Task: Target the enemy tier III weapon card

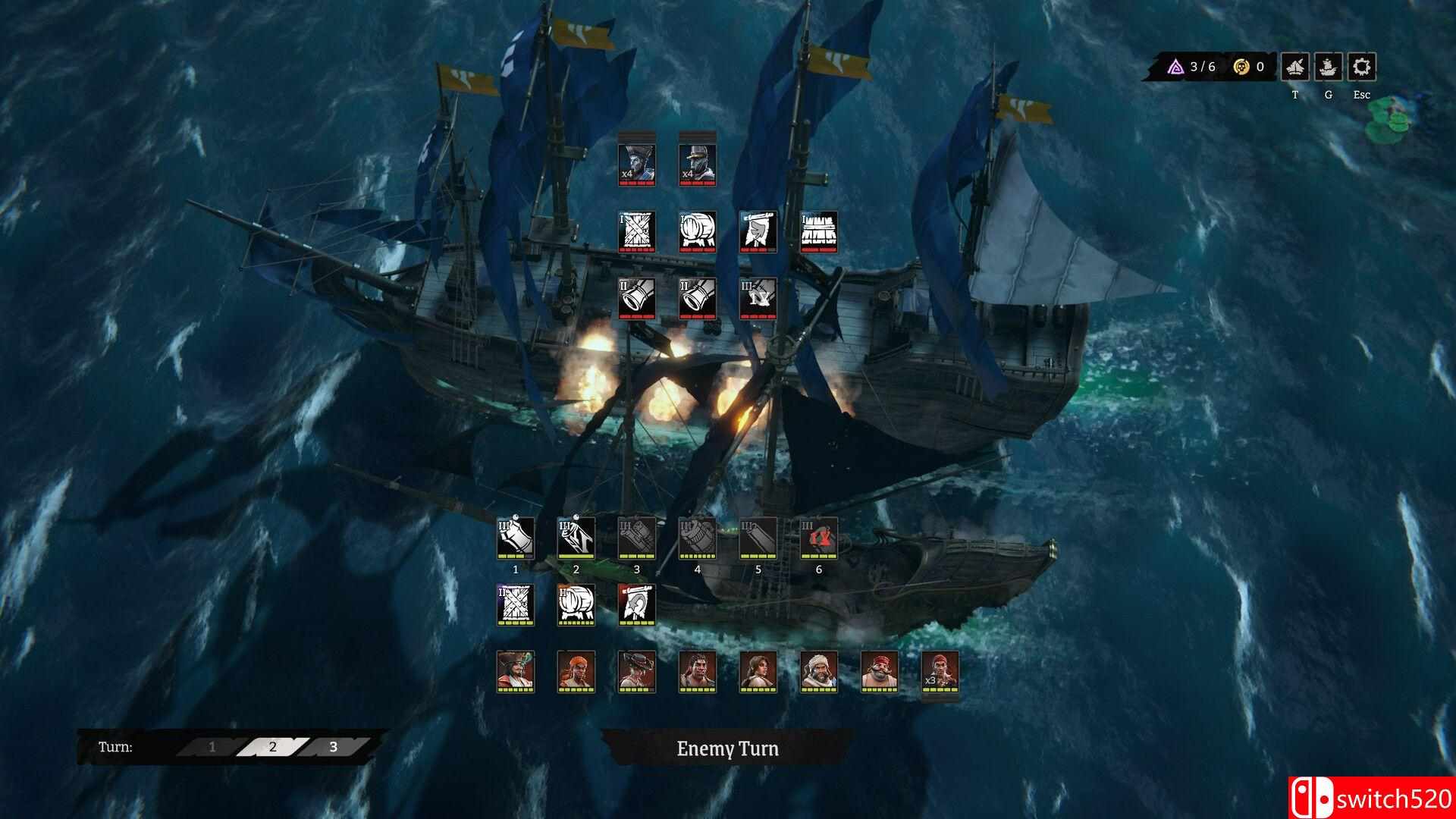Action: tap(758, 297)
